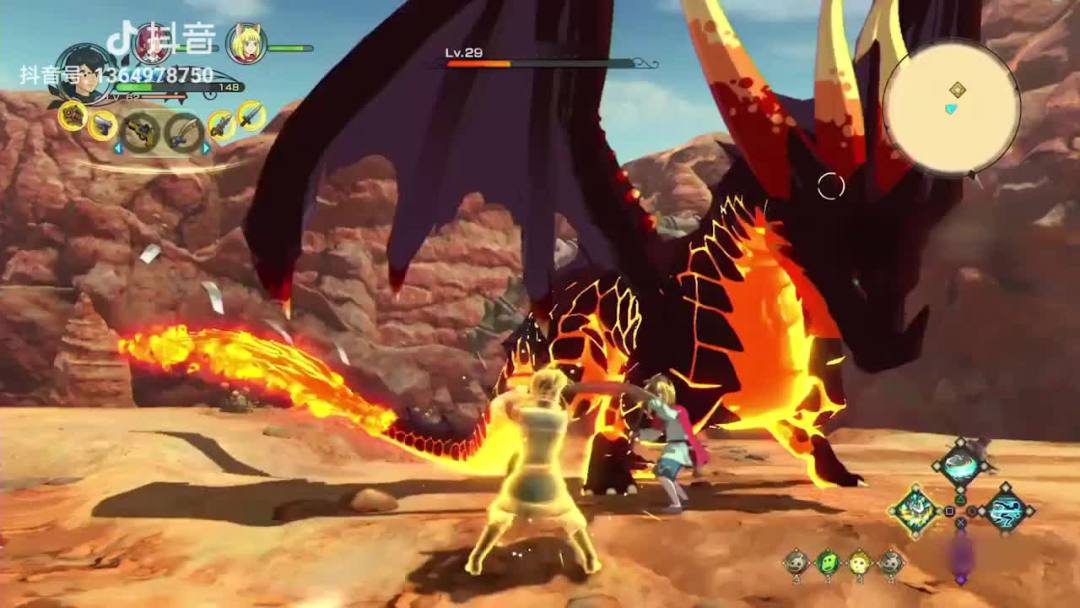Activate the whirlwind skill on top diamond

point(961,465)
